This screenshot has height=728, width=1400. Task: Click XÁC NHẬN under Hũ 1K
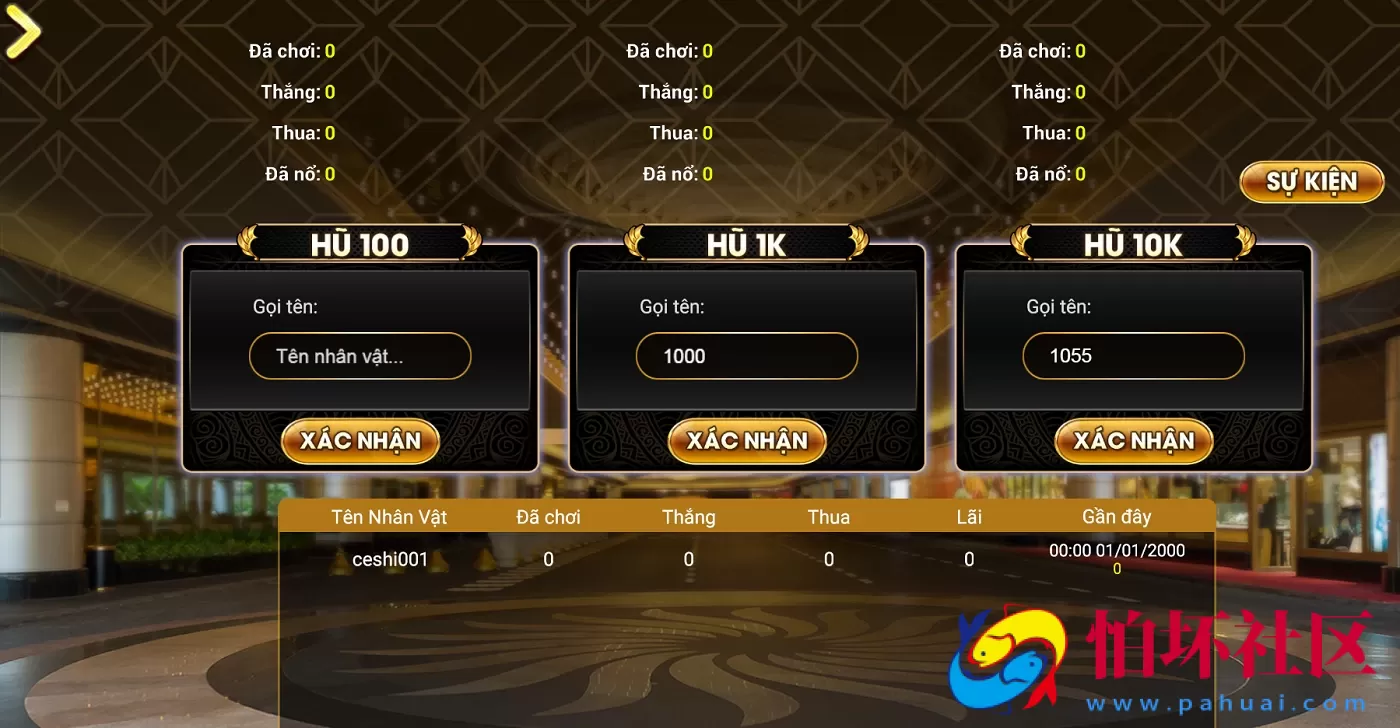(x=746, y=440)
